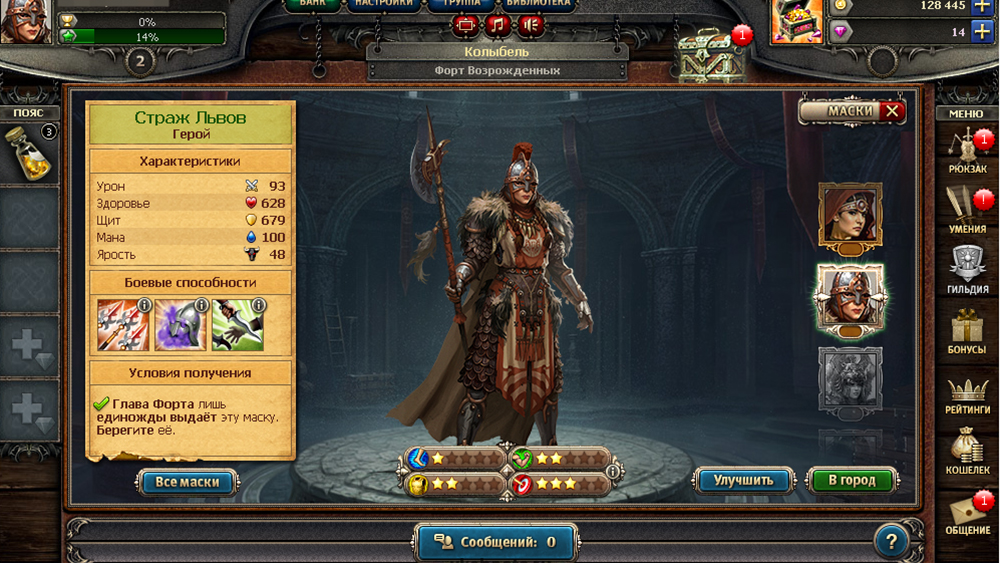1000x563 pixels.
Task: Select the locked gray mask thumbnail
Action: [849, 378]
